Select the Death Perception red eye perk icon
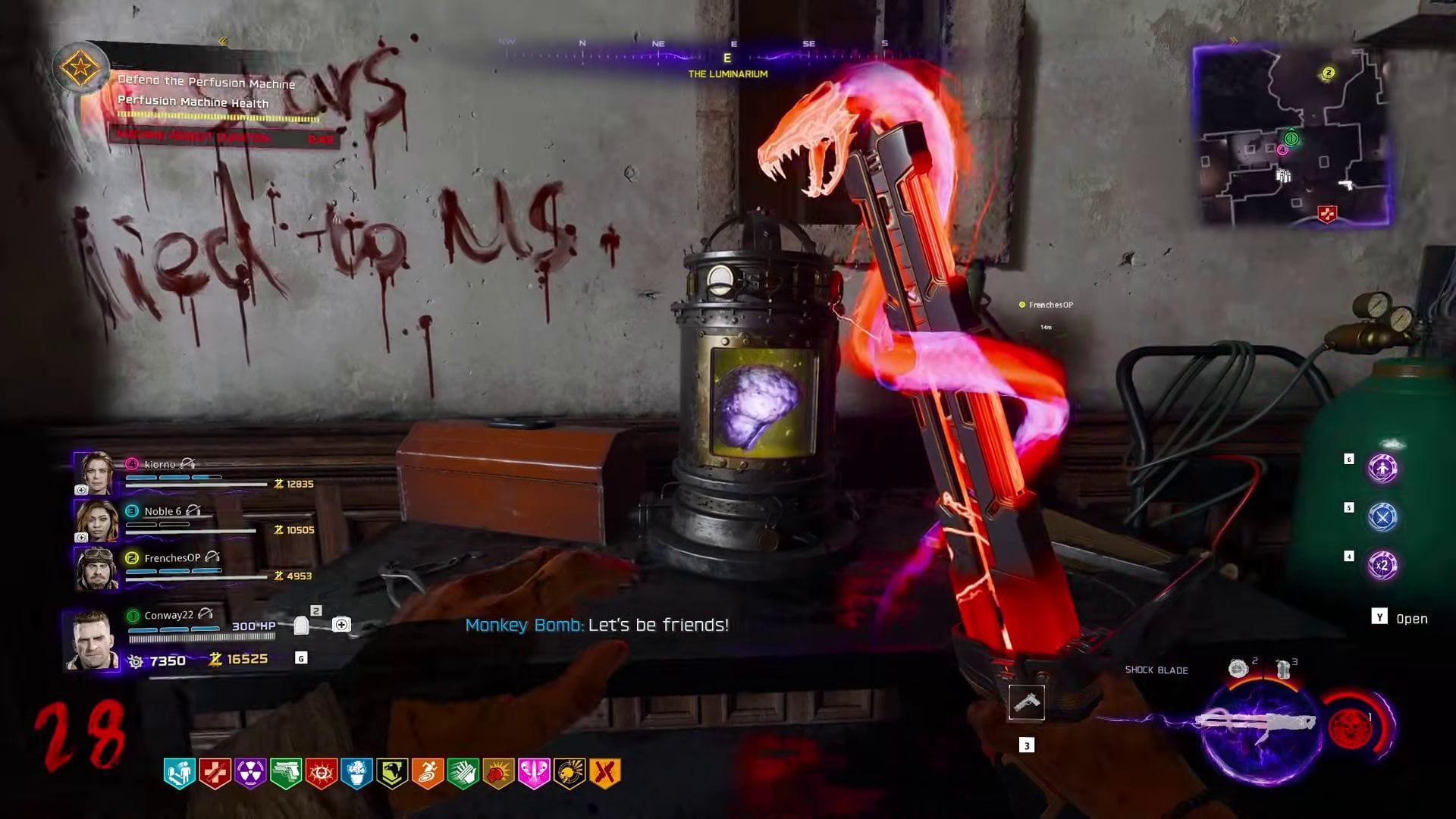This screenshot has width=1456, height=819. [x=319, y=771]
